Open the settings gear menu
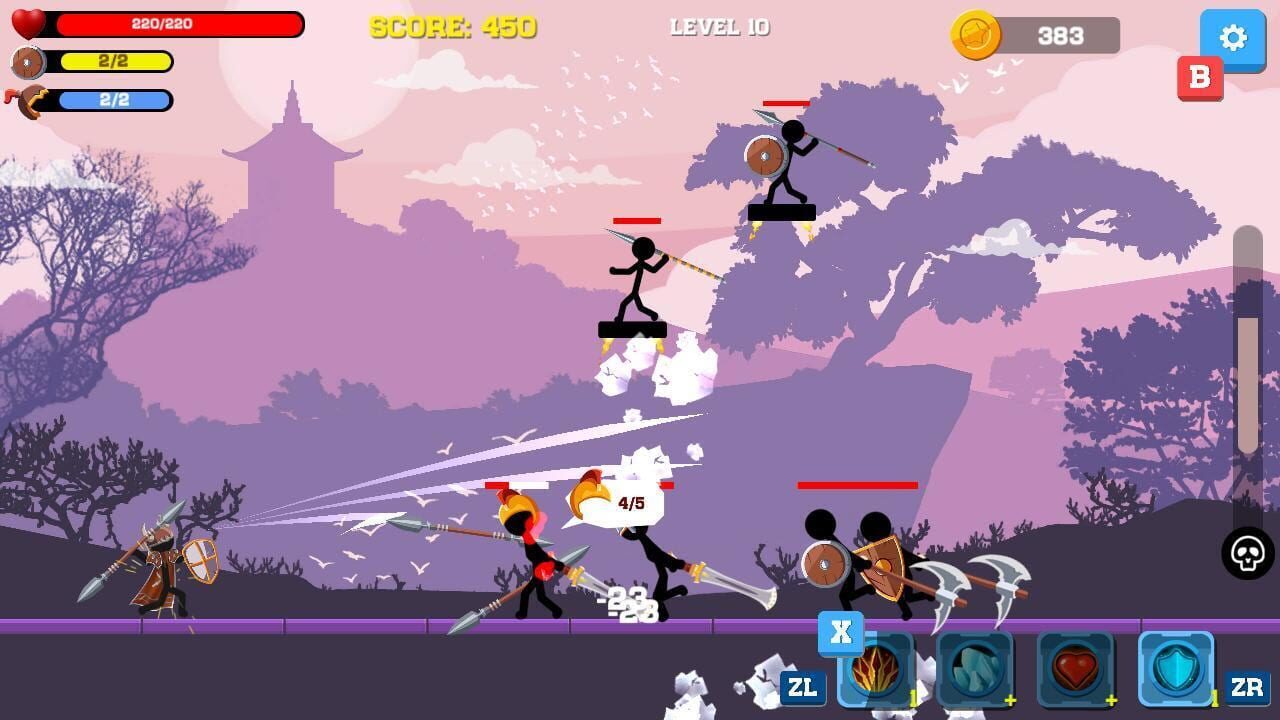This screenshot has height=720, width=1280. [1232, 39]
